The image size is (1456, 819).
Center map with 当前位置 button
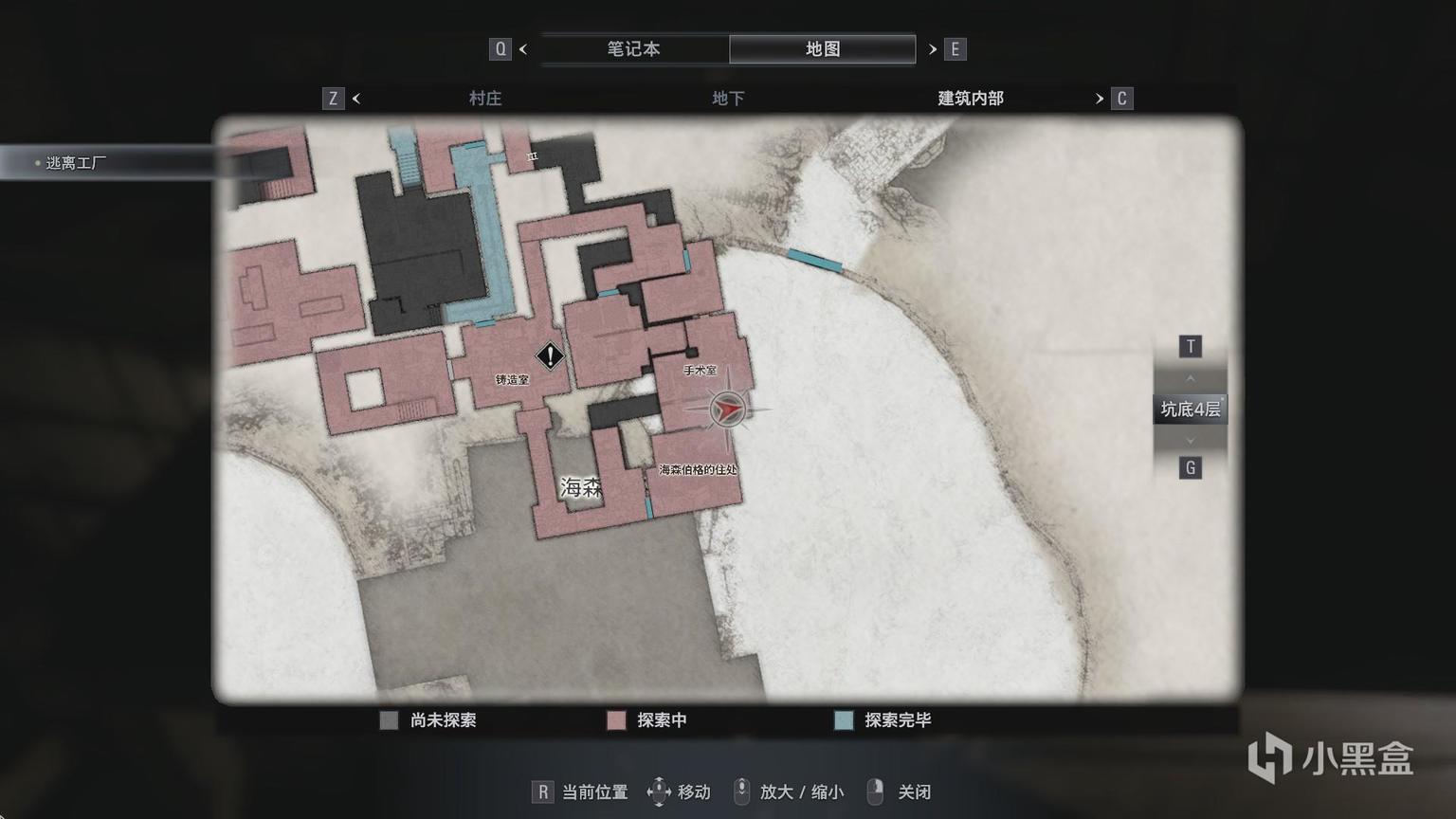pyautogui.click(x=580, y=792)
